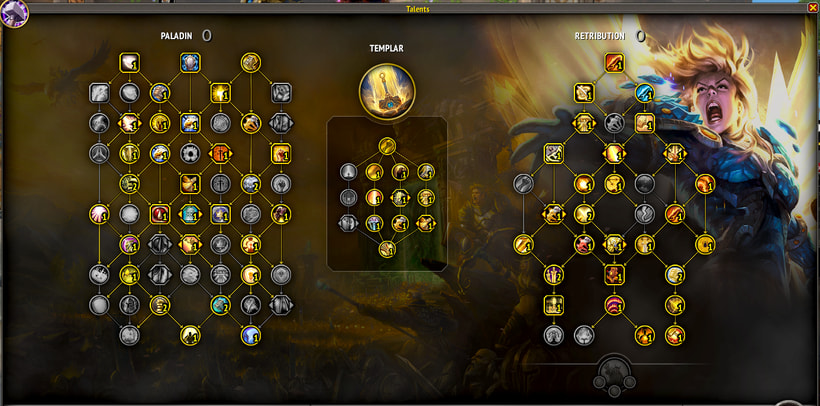Click the purple portrait icon in window corner
The image size is (820, 406).
click(x=14, y=12)
